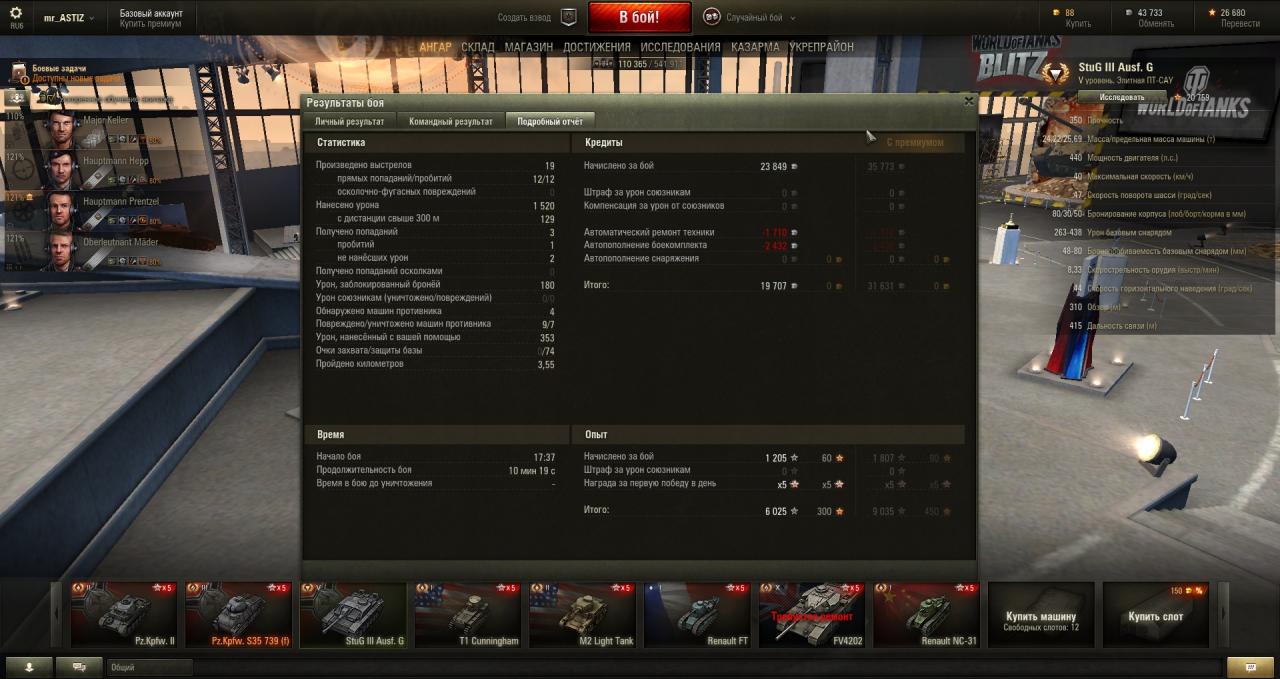Start a battle with the В бой! button
The image size is (1280, 679).
639,17
